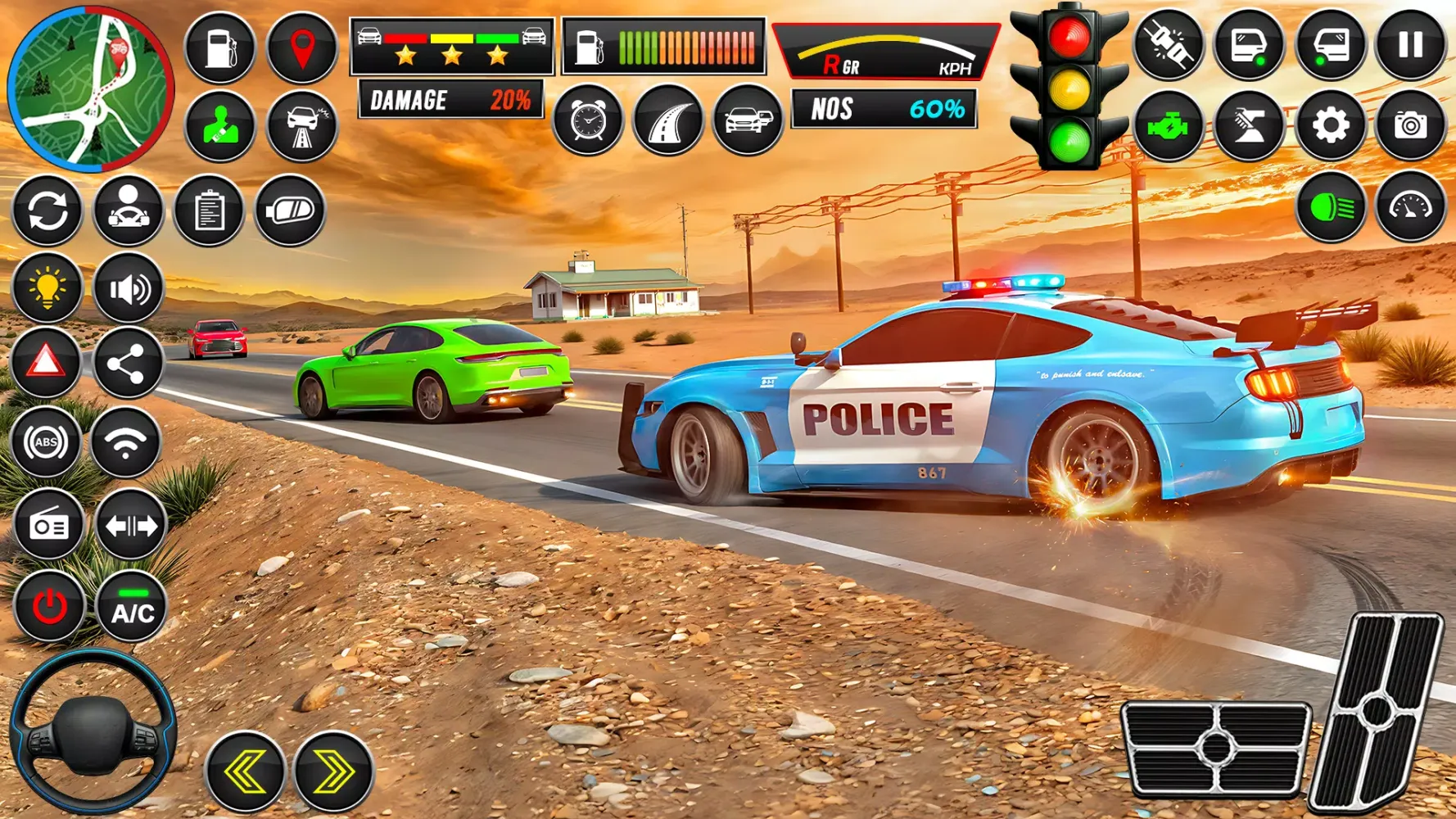Screen dimensions: 1456x819
Task: Steer left with yellow left arrow
Action: click(245, 771)
